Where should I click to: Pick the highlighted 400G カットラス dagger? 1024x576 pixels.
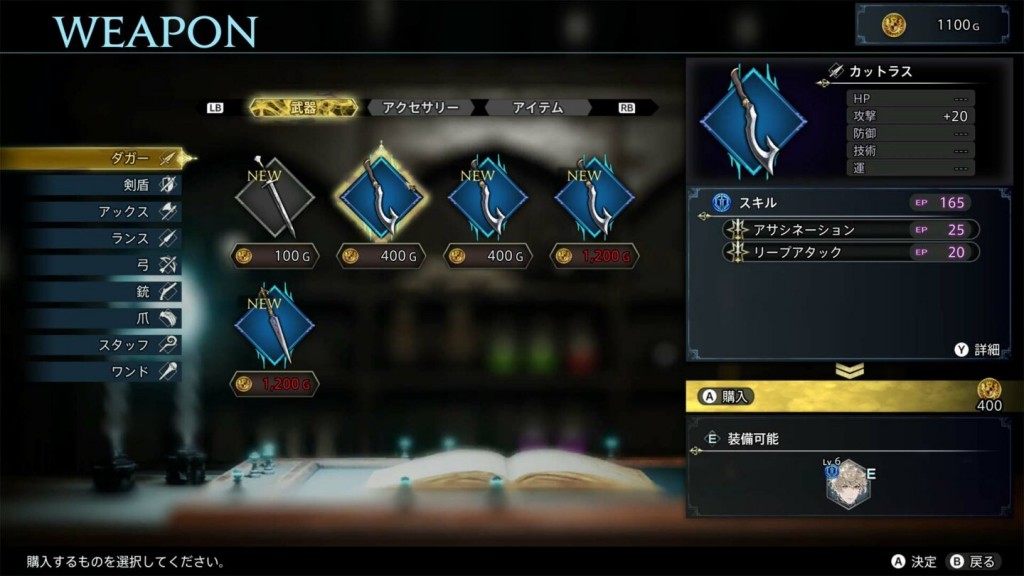click(x=380, y=198)
